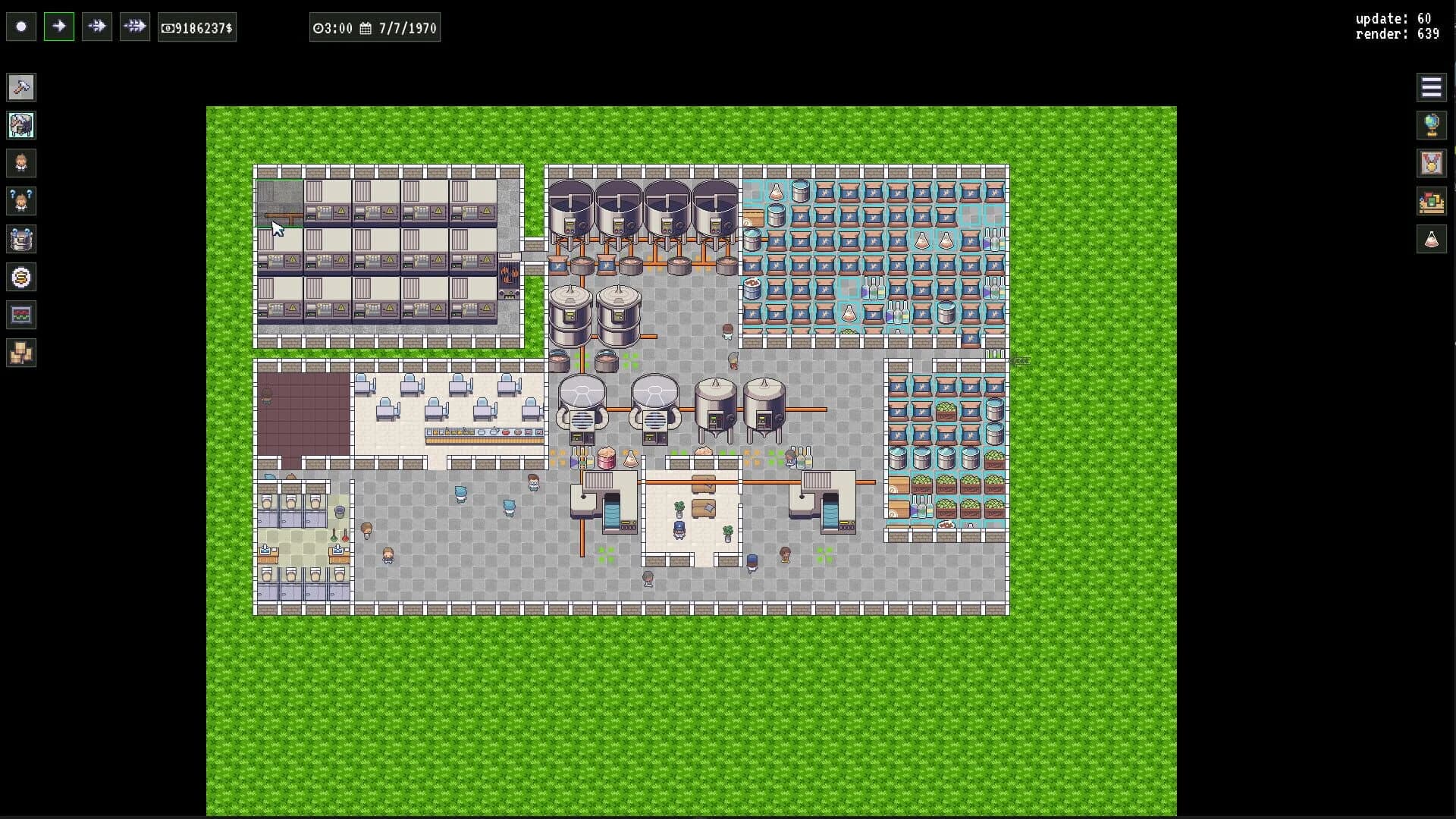
Task: Select the crates storage tool
Action: [21, 353]
